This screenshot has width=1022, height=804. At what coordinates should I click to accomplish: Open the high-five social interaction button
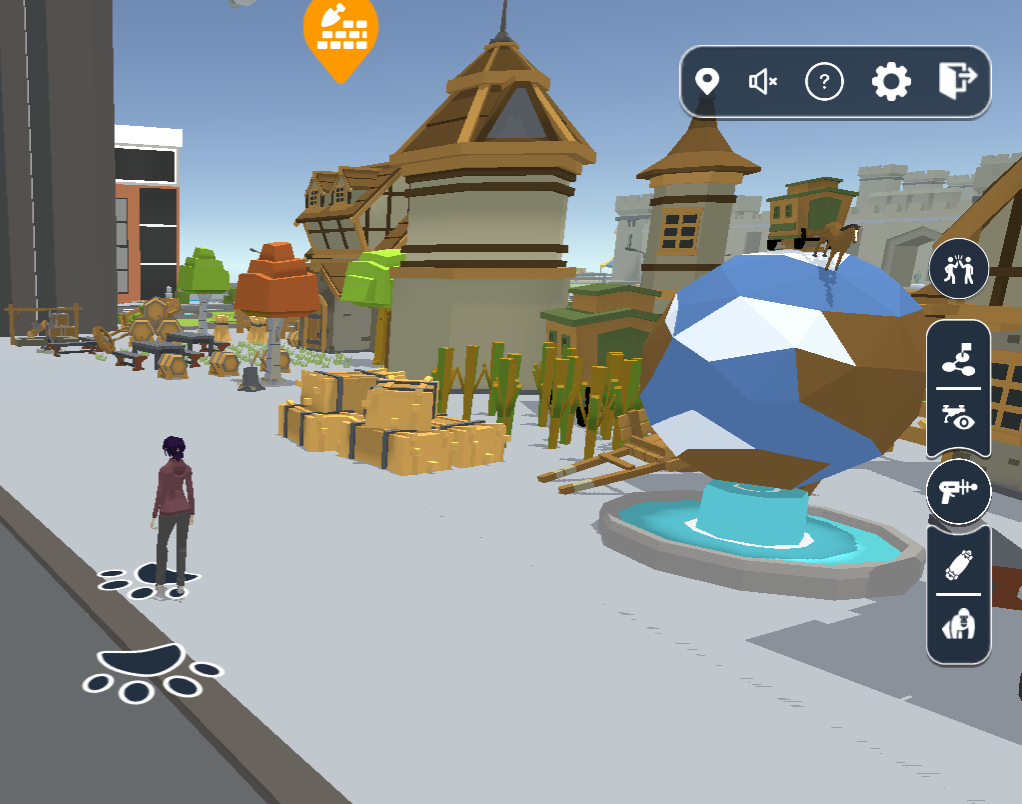959,270
